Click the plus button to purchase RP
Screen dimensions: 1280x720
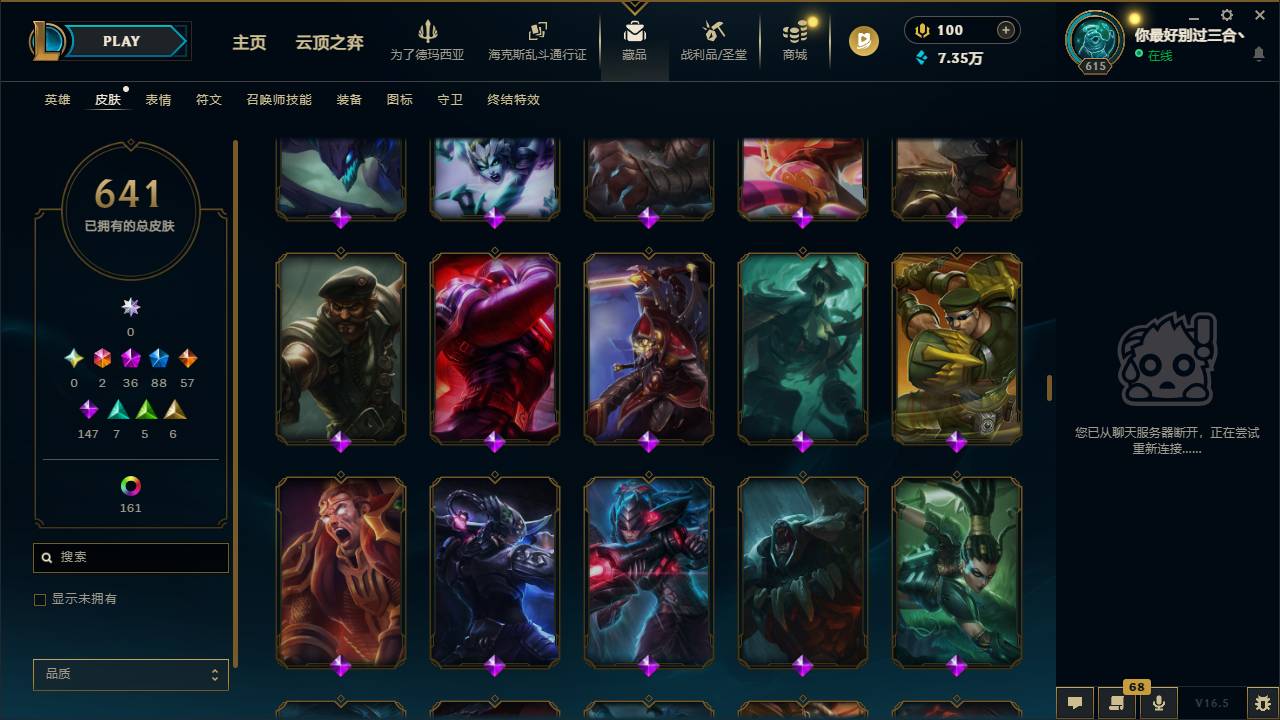click(1004, 29)
